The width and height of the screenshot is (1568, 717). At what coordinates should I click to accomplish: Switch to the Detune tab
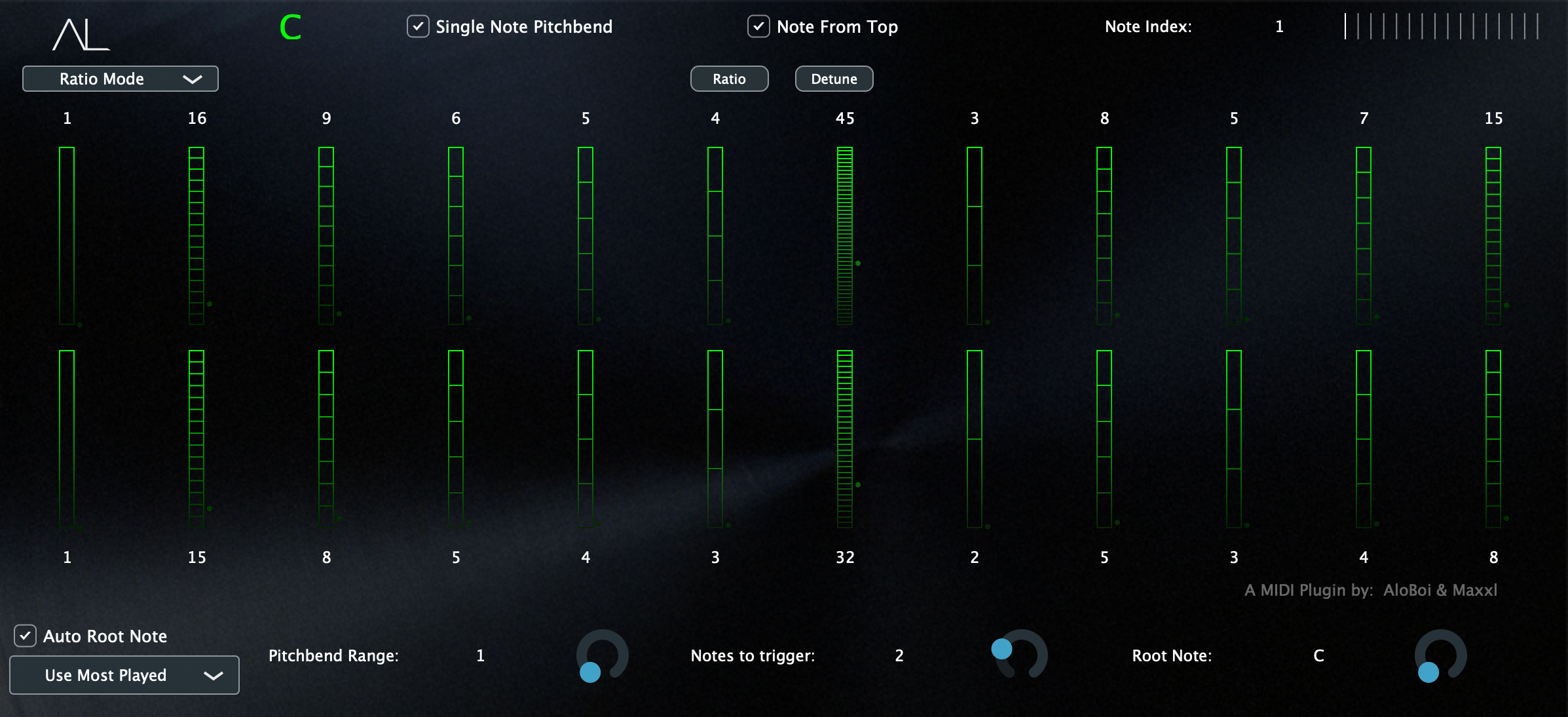pyautogui.click(x=834, y=79)
